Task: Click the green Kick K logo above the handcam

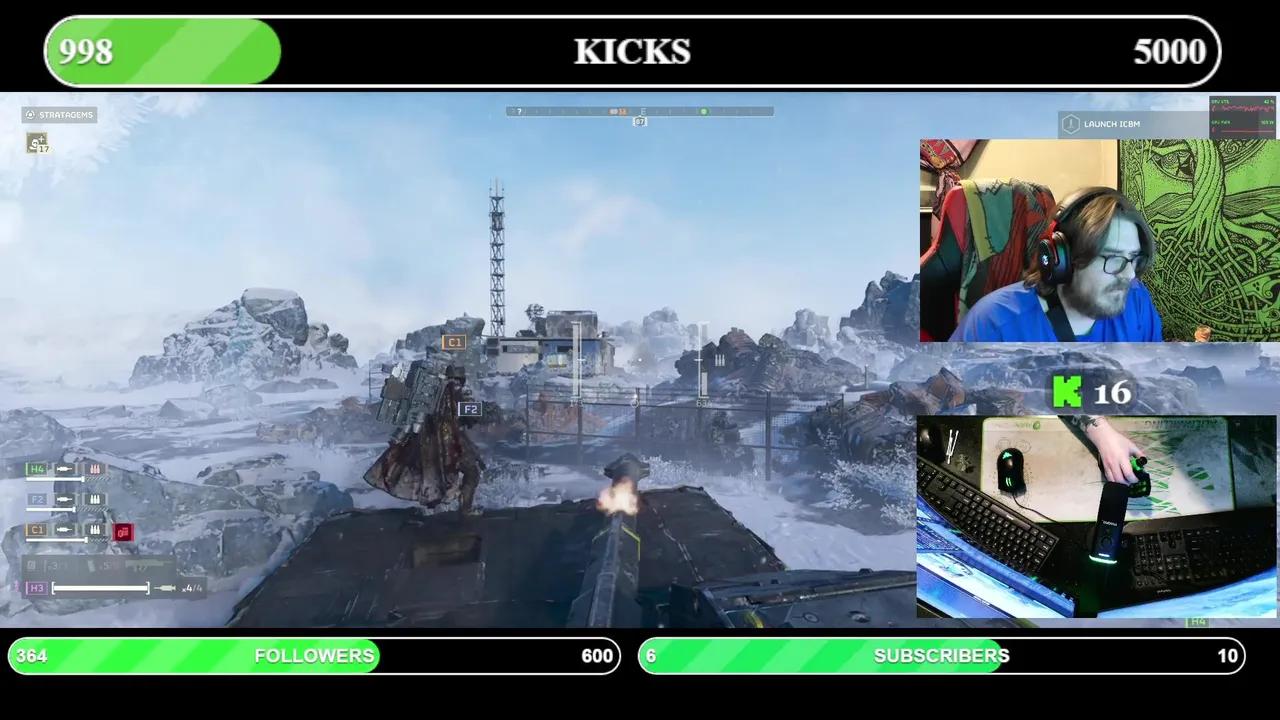Action: [x=1068, y=393]
